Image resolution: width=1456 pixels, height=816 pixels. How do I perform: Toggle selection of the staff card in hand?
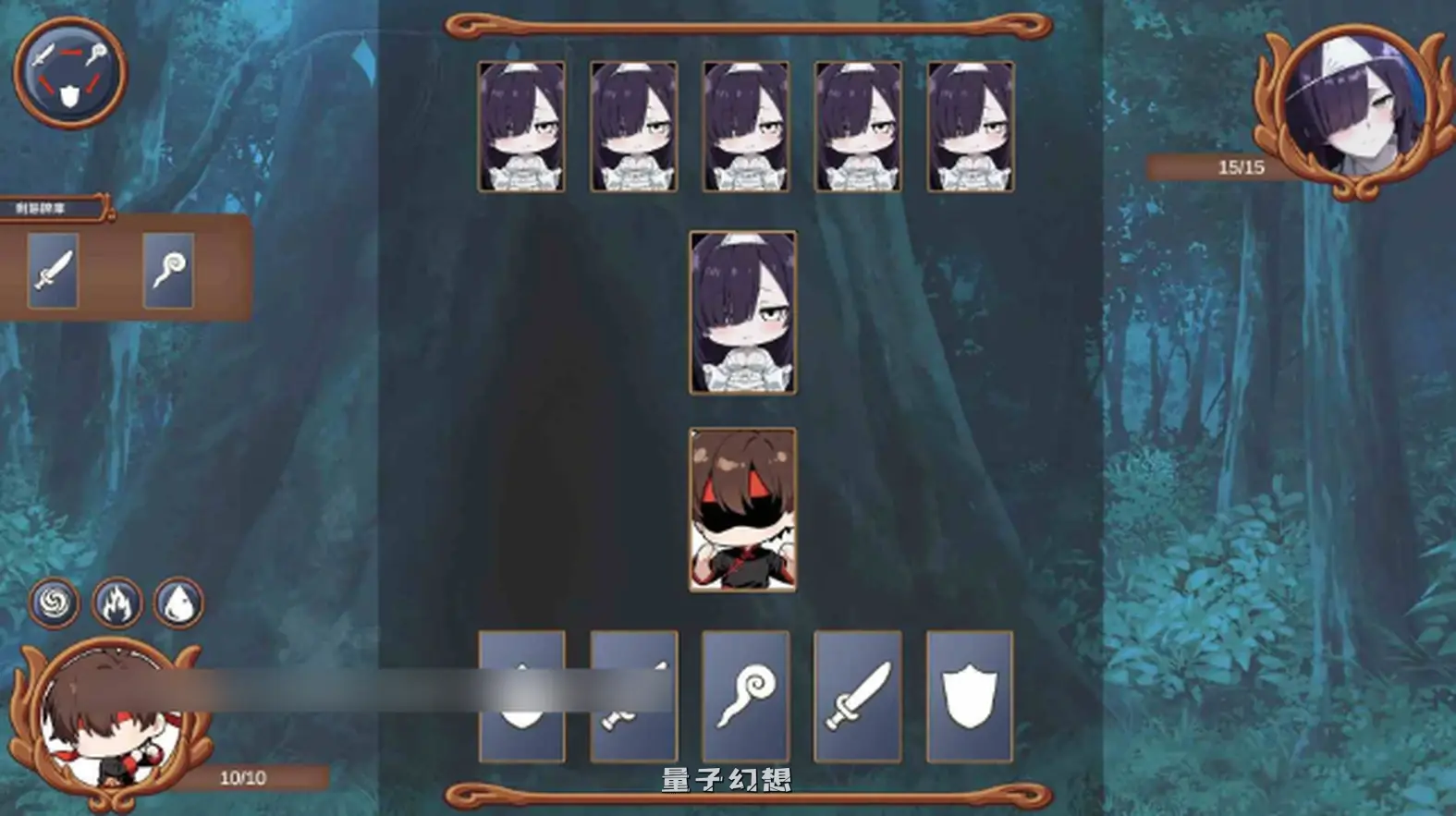point(747,695)
